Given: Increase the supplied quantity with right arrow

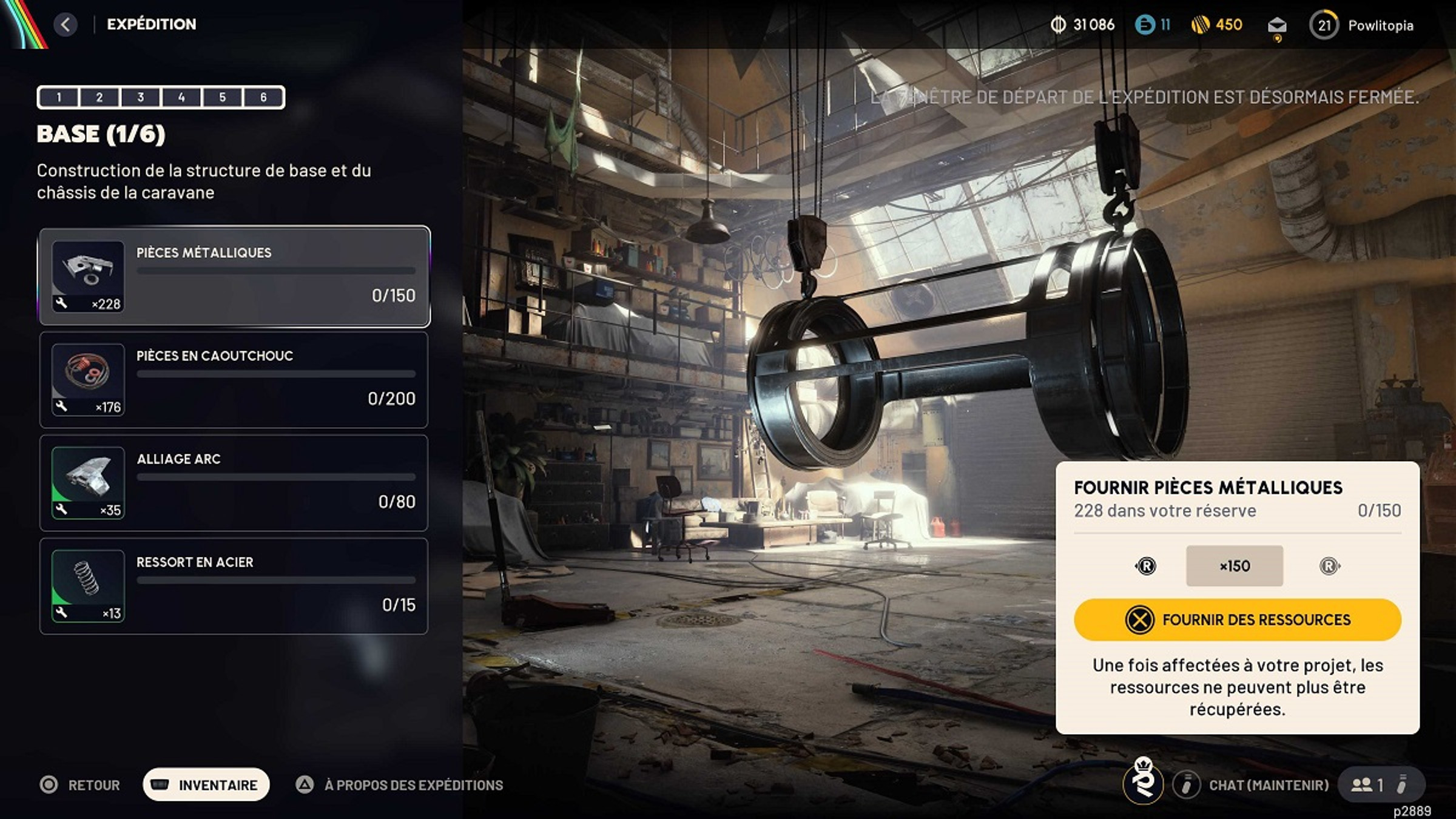Looking at the screenshot, I should (1329, 566).
